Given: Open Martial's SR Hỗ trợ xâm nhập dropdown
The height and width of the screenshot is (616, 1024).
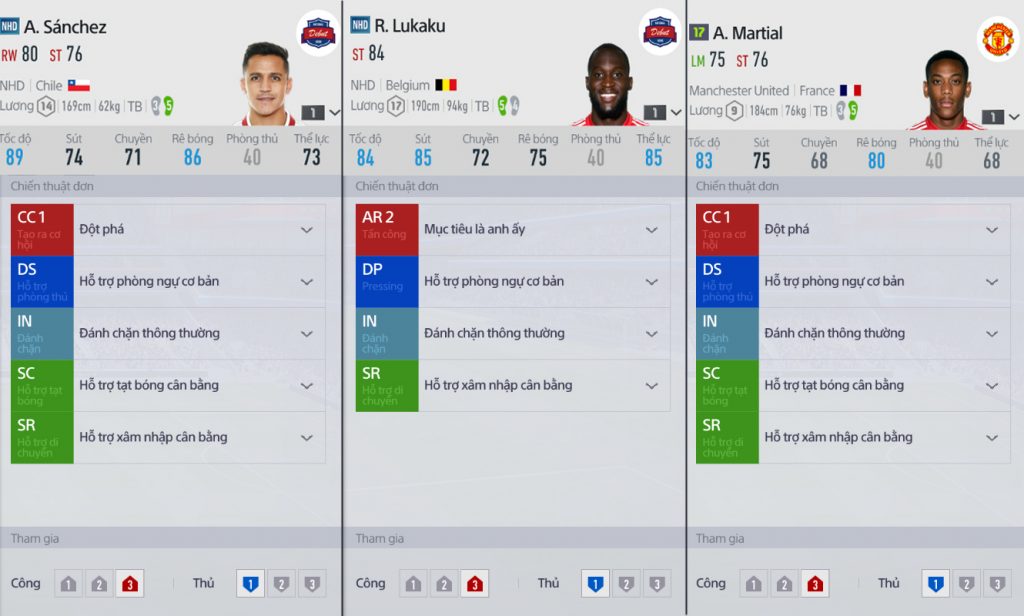Looking at the screenshot, I should click(991, 437).
